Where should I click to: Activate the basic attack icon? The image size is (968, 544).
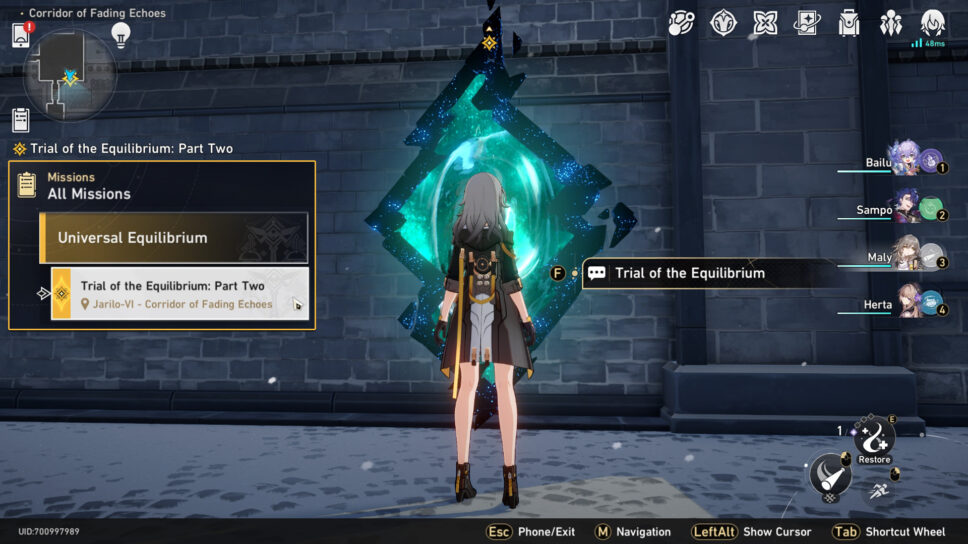830,474
